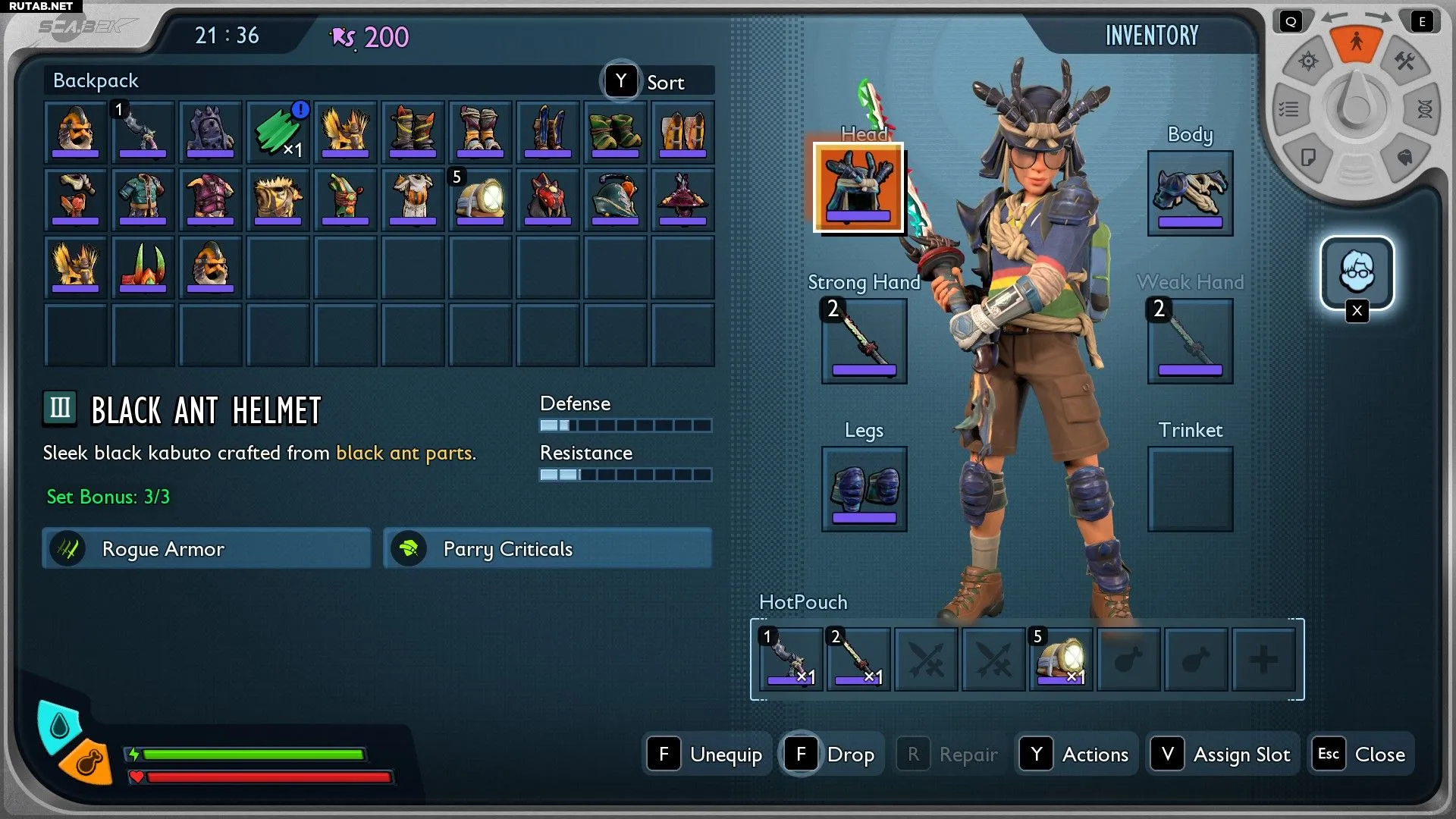Open the item Actions menu
1456x819 pixels.
click(1076, 755)
